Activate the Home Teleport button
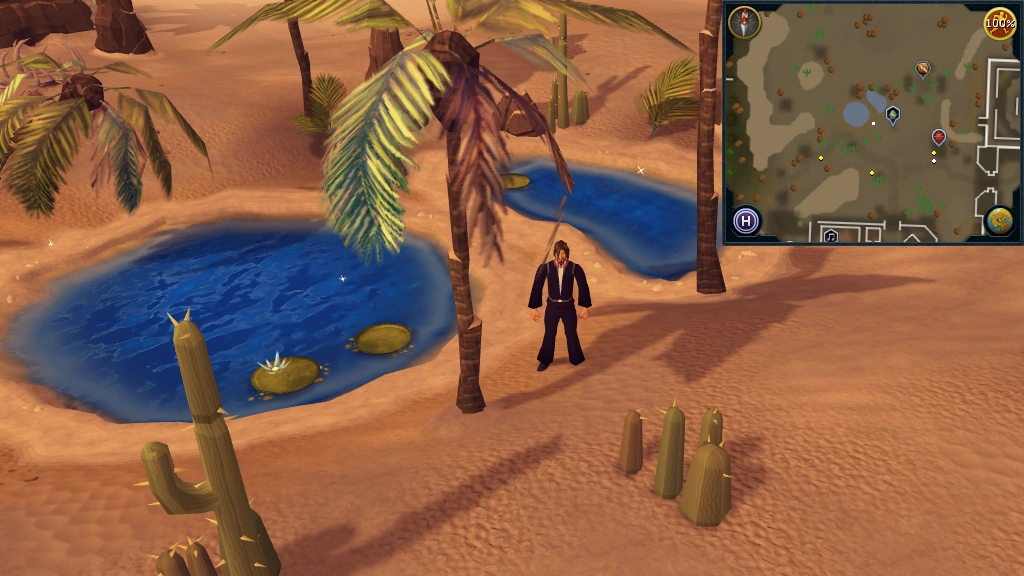This screenshot has width=1024, height=576. pos(746,220)
